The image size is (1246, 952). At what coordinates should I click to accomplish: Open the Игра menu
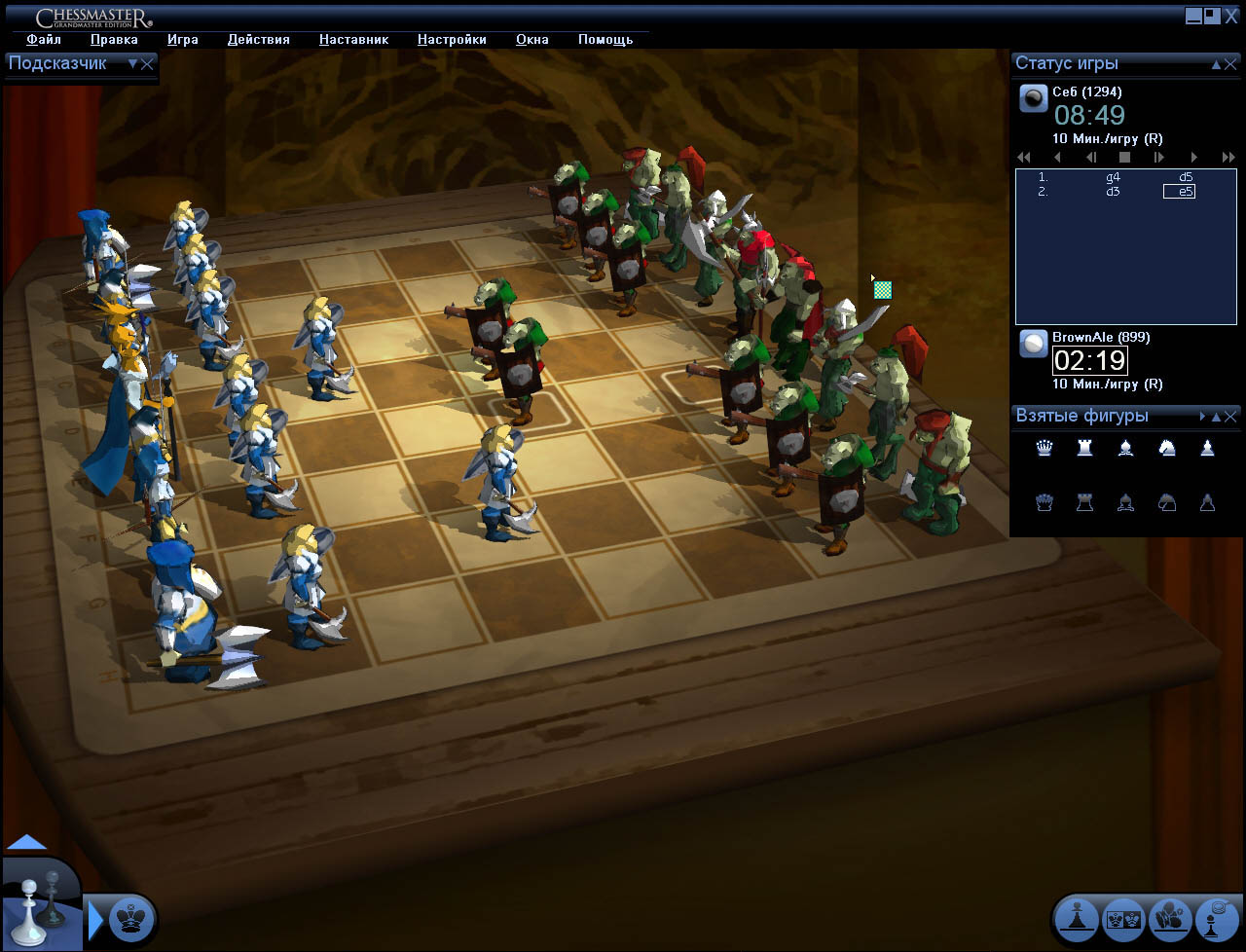click(182, 40)
